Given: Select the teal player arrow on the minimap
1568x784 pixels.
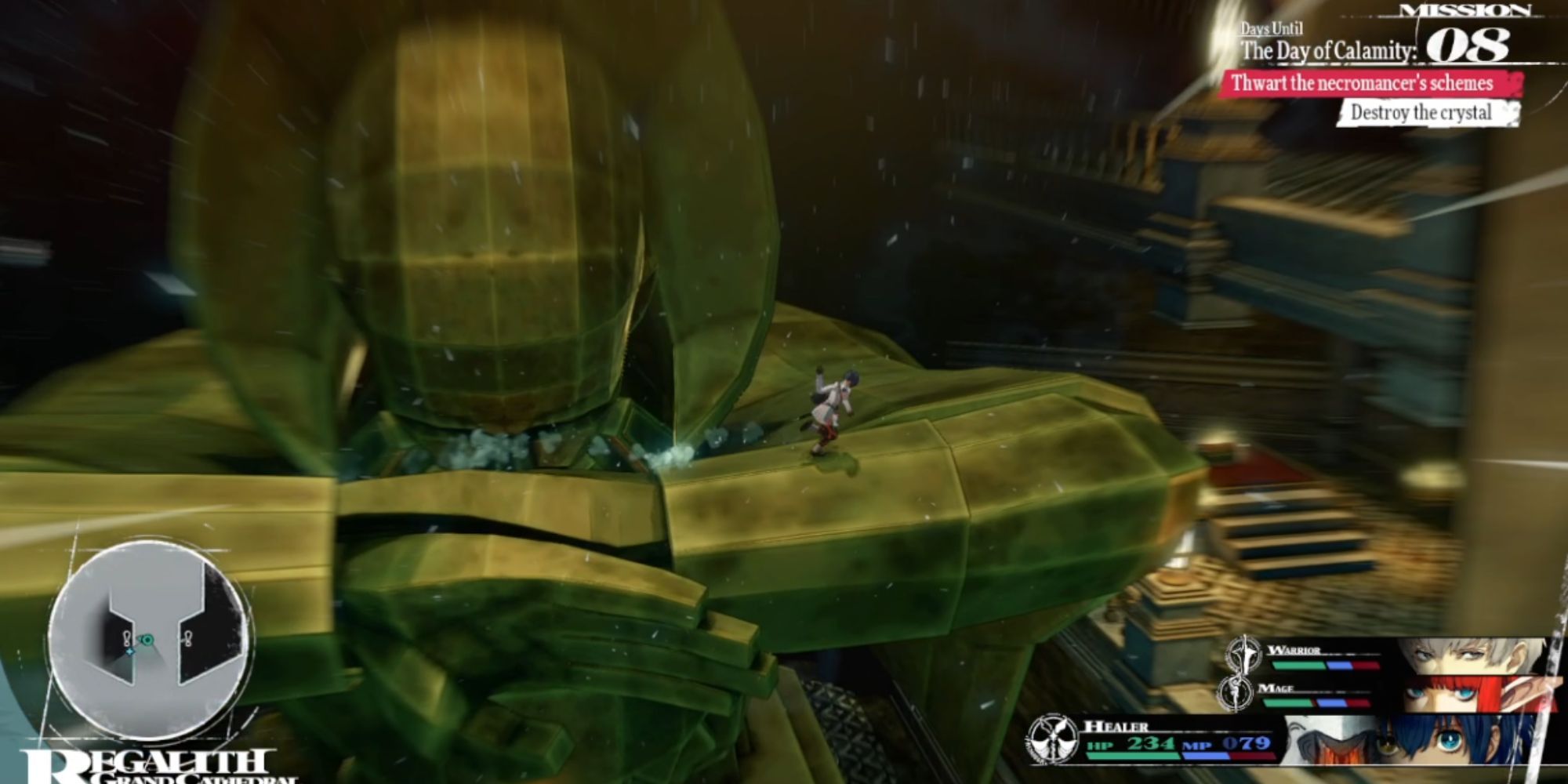Looking at the screenshot, I should [x=149, y=641].
